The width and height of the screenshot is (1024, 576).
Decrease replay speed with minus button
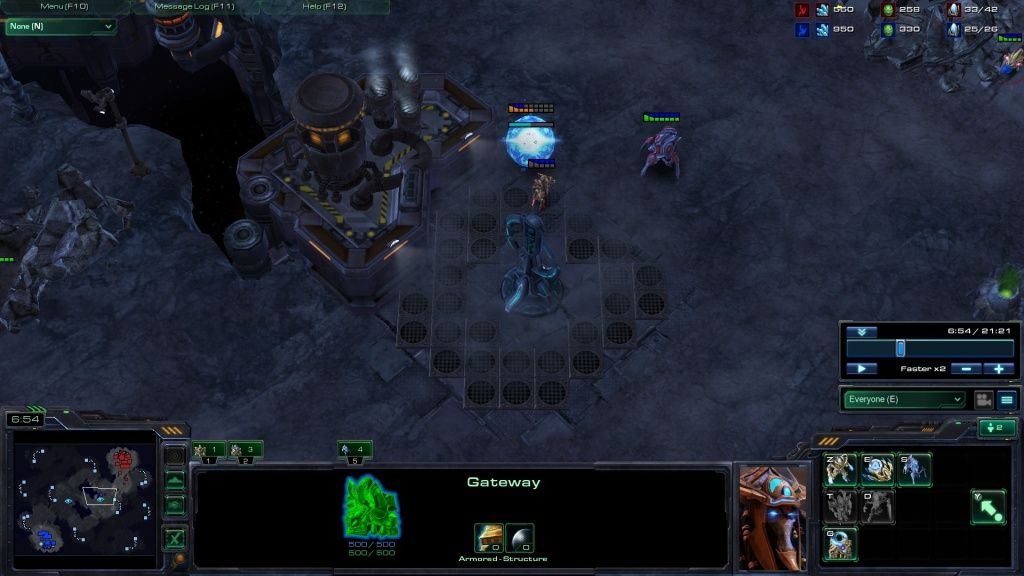coord(964,369)
